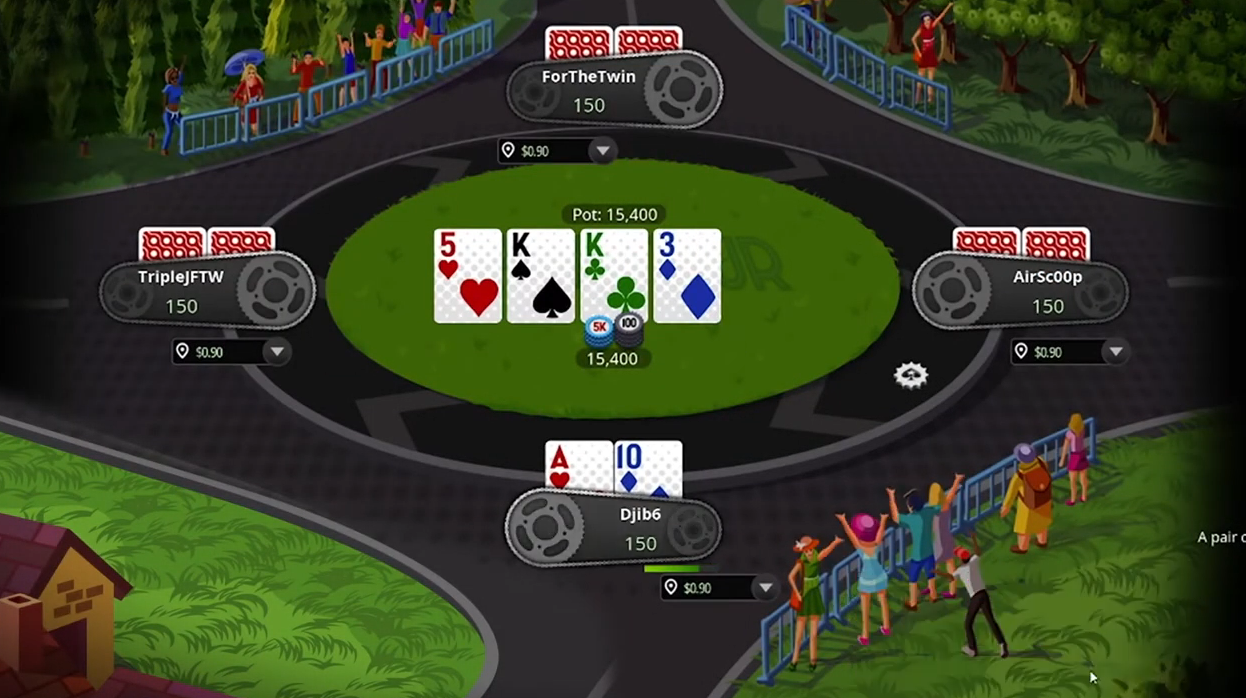The width and height of the screenshot is (1246, 698).
Task: Click the King of spades board card
Action: (541, 276)
